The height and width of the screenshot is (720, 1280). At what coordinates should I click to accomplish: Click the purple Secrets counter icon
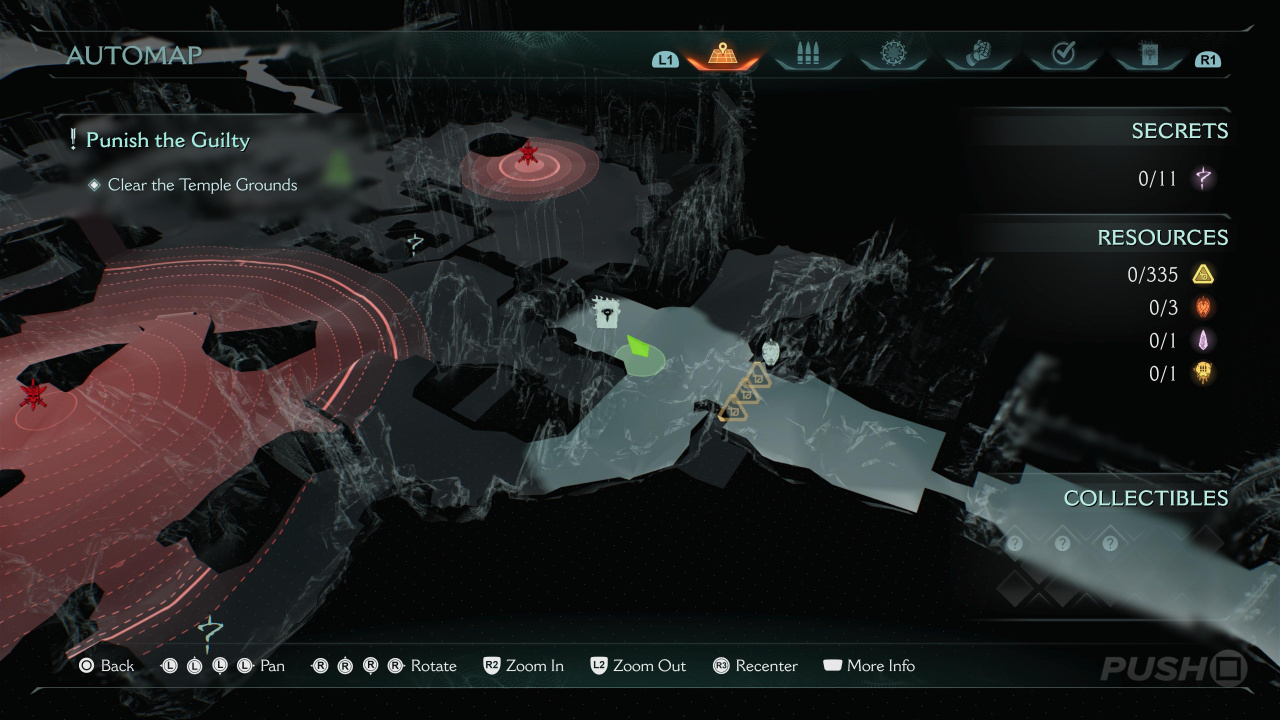pos(1203,179)
